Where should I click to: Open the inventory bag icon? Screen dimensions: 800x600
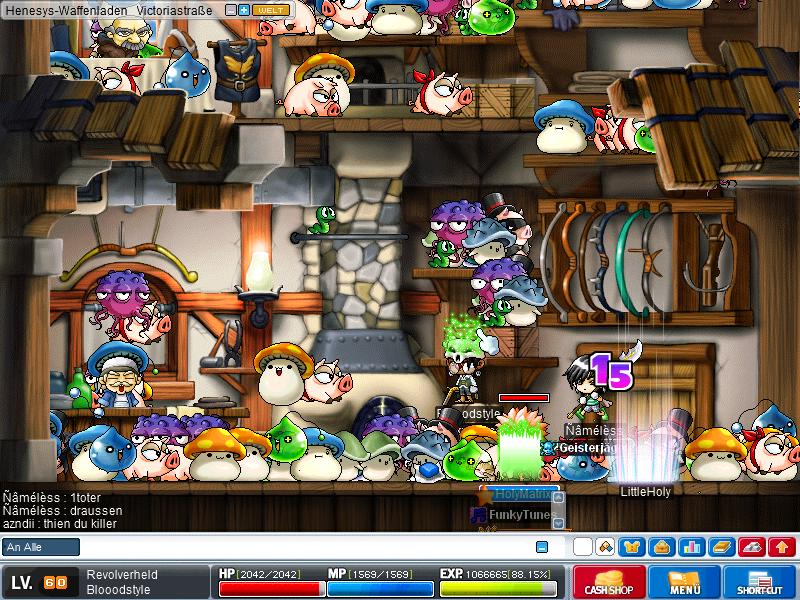pyautogui.click(x=661, y=547)
